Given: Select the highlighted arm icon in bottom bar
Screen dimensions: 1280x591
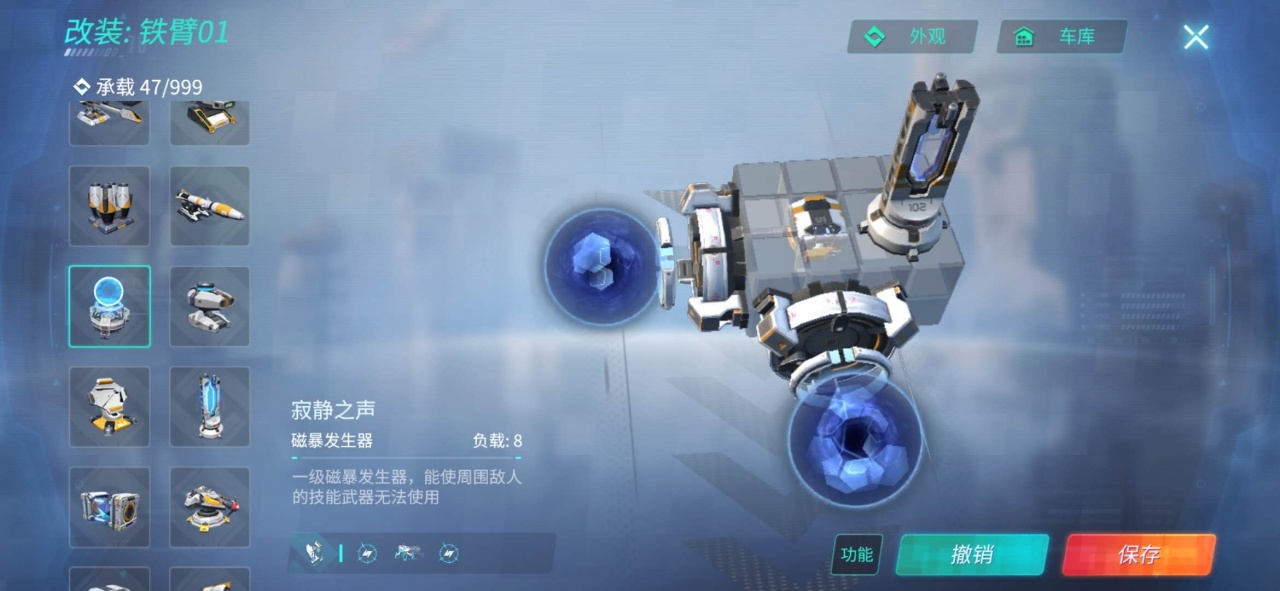Looking at the screenshot, I should (x=314, y=552).
